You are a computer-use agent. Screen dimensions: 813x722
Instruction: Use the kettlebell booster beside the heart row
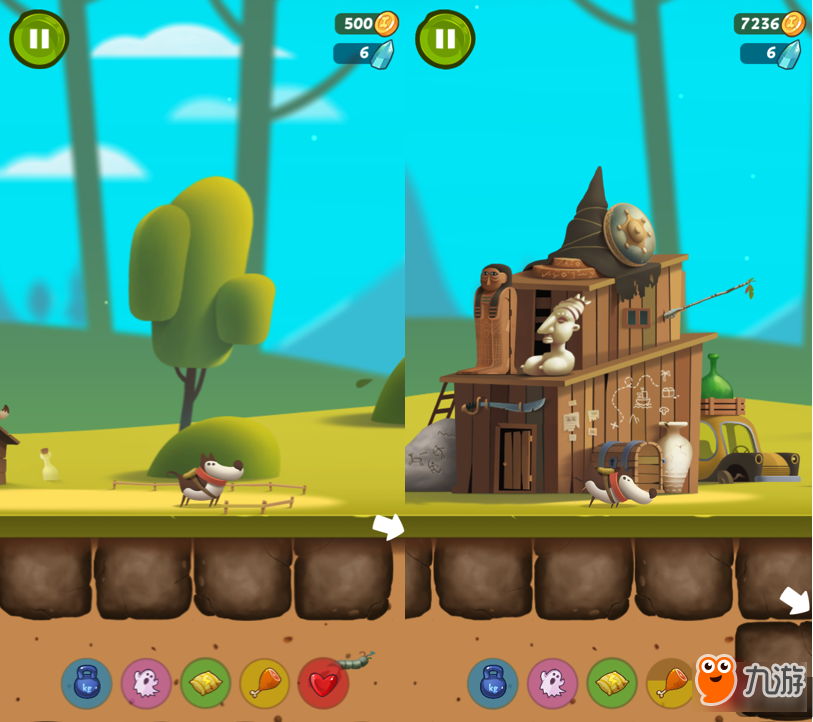[x=87, y=683]
